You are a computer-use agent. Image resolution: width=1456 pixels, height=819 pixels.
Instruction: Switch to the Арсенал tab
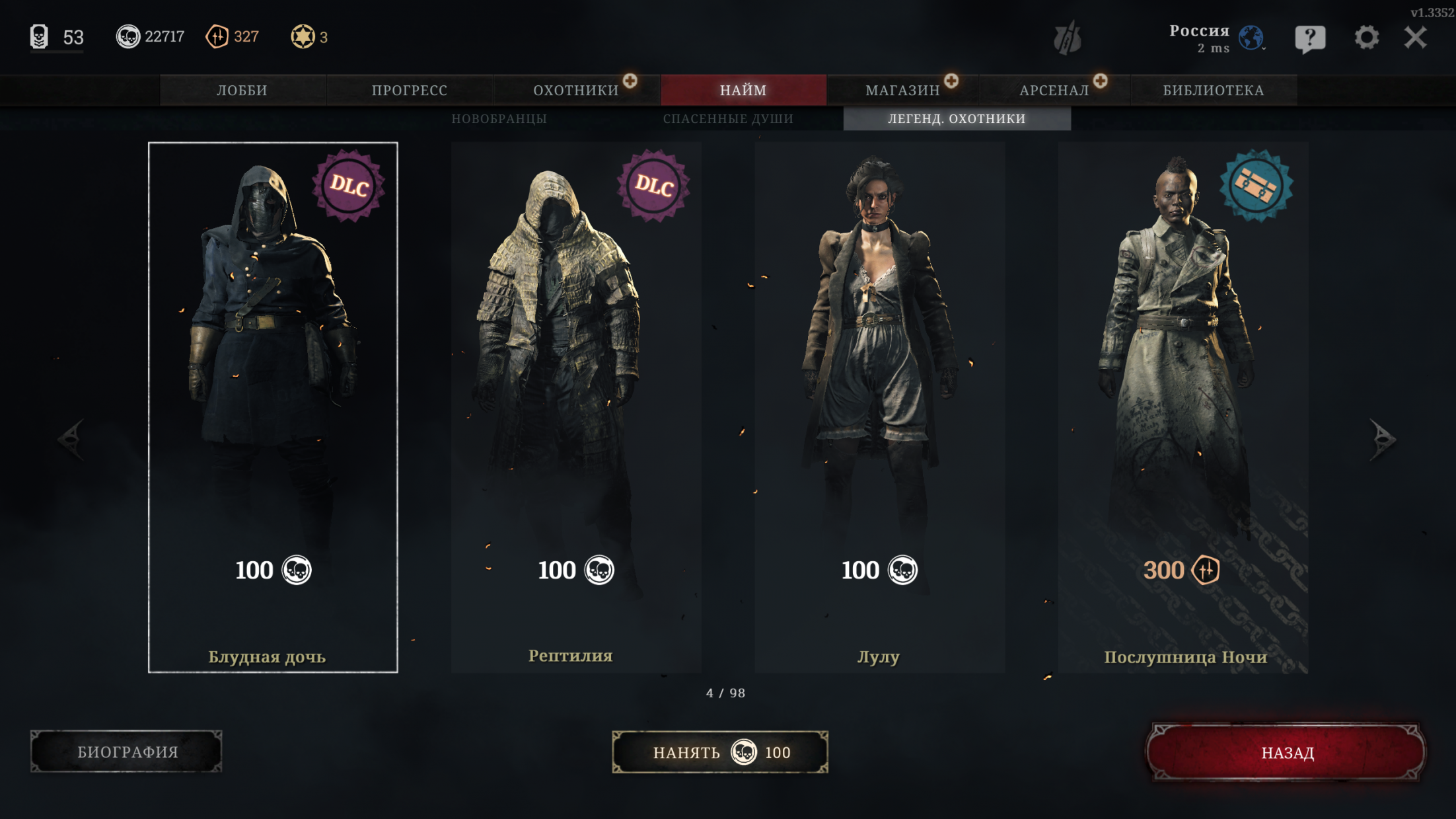pyautogui.click(x=1054, y=91)
